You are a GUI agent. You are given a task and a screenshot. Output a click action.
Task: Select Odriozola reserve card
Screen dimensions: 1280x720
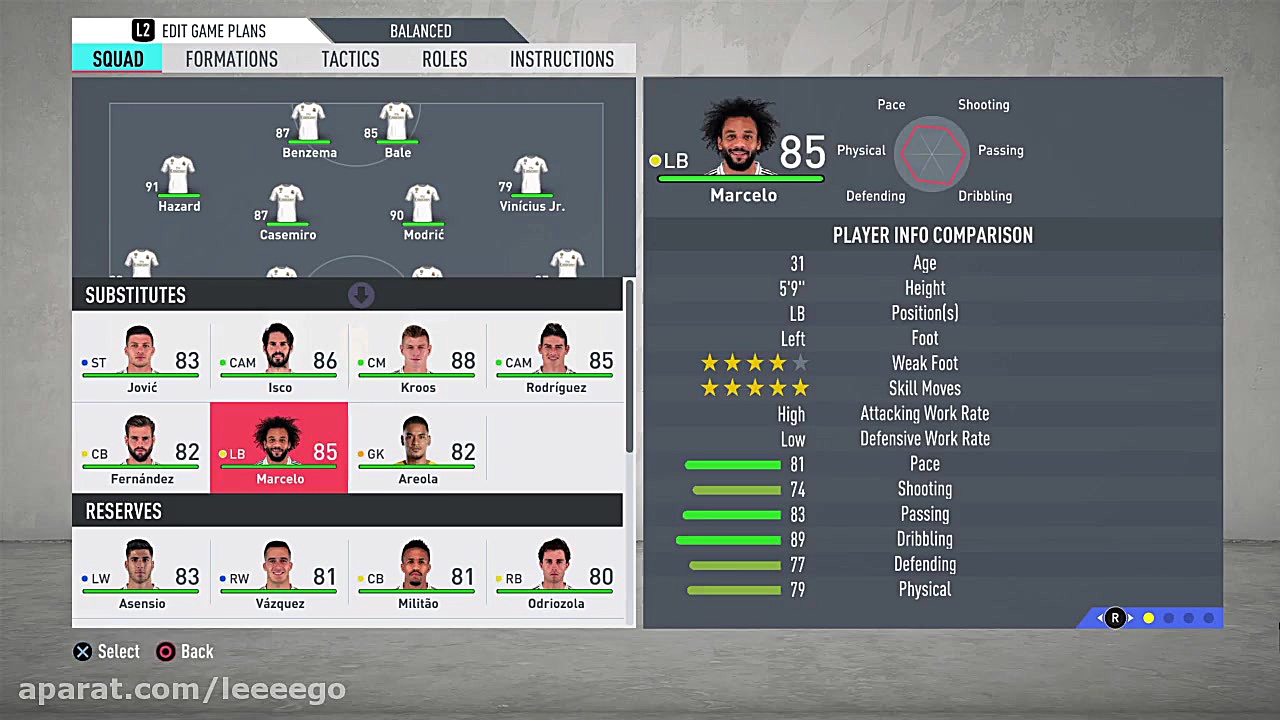point(555,573)
